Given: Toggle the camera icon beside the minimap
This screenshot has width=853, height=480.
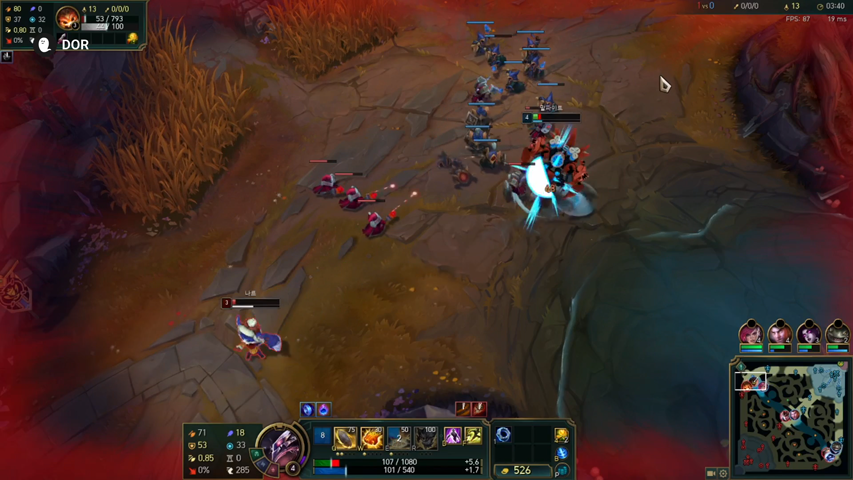Looking at the screenshot, I should point(711,473).
